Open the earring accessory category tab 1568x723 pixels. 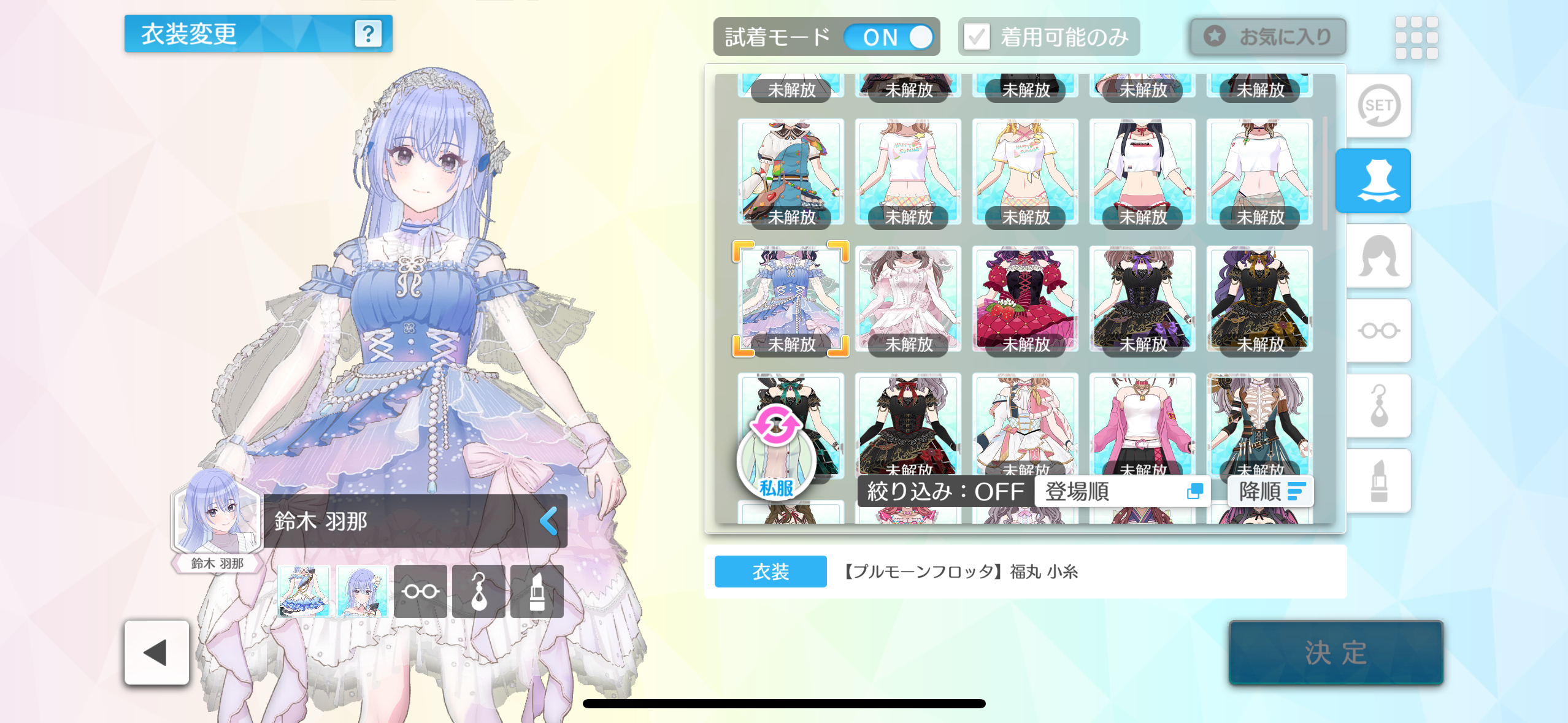click(1378, 406)
